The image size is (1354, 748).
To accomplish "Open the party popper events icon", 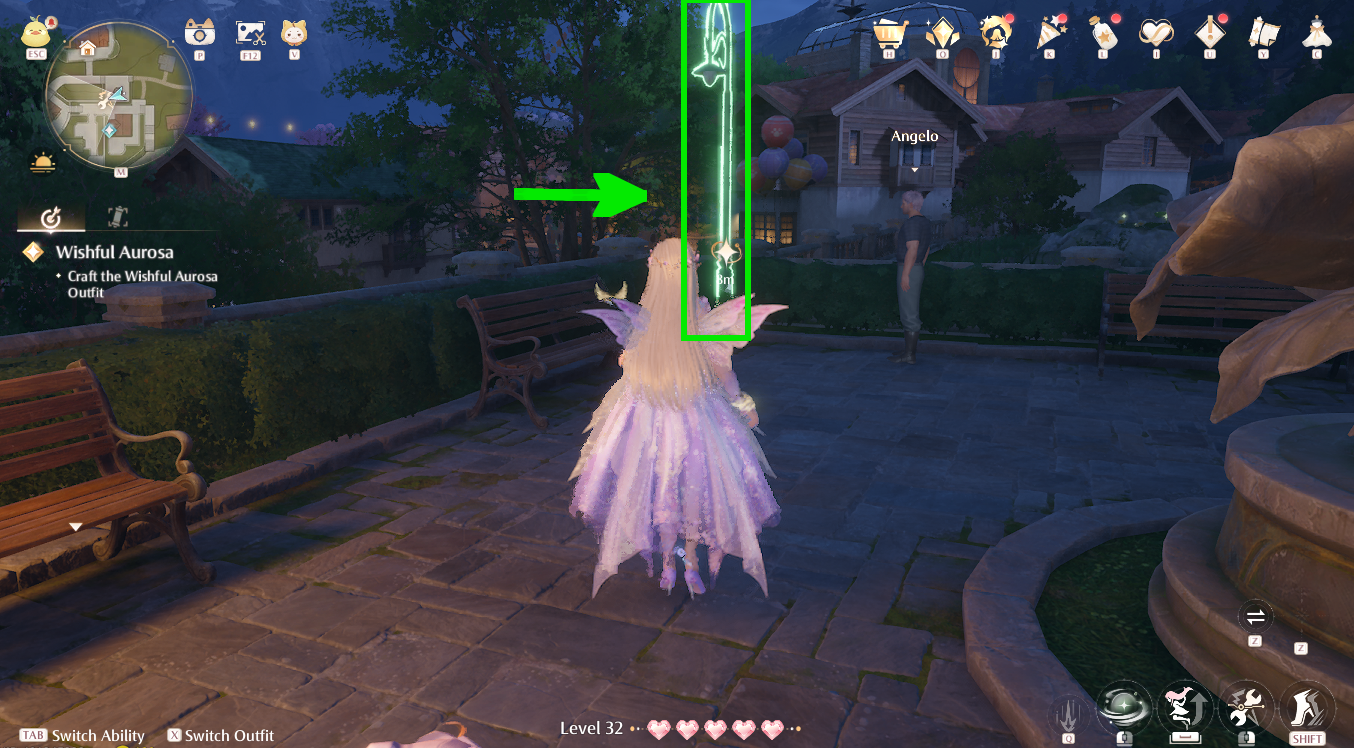I will pos(1049,33).
